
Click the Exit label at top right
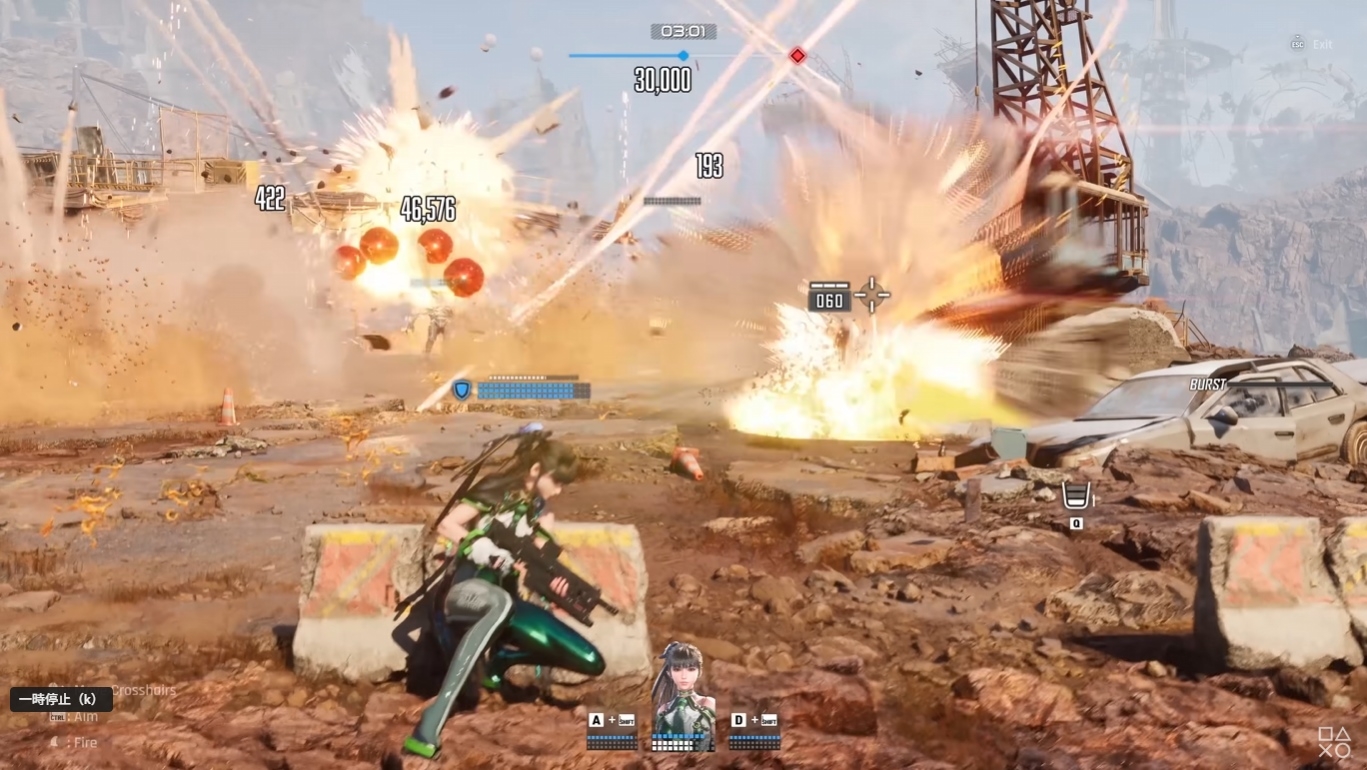pyautogui.click(x=1322, y=44)
